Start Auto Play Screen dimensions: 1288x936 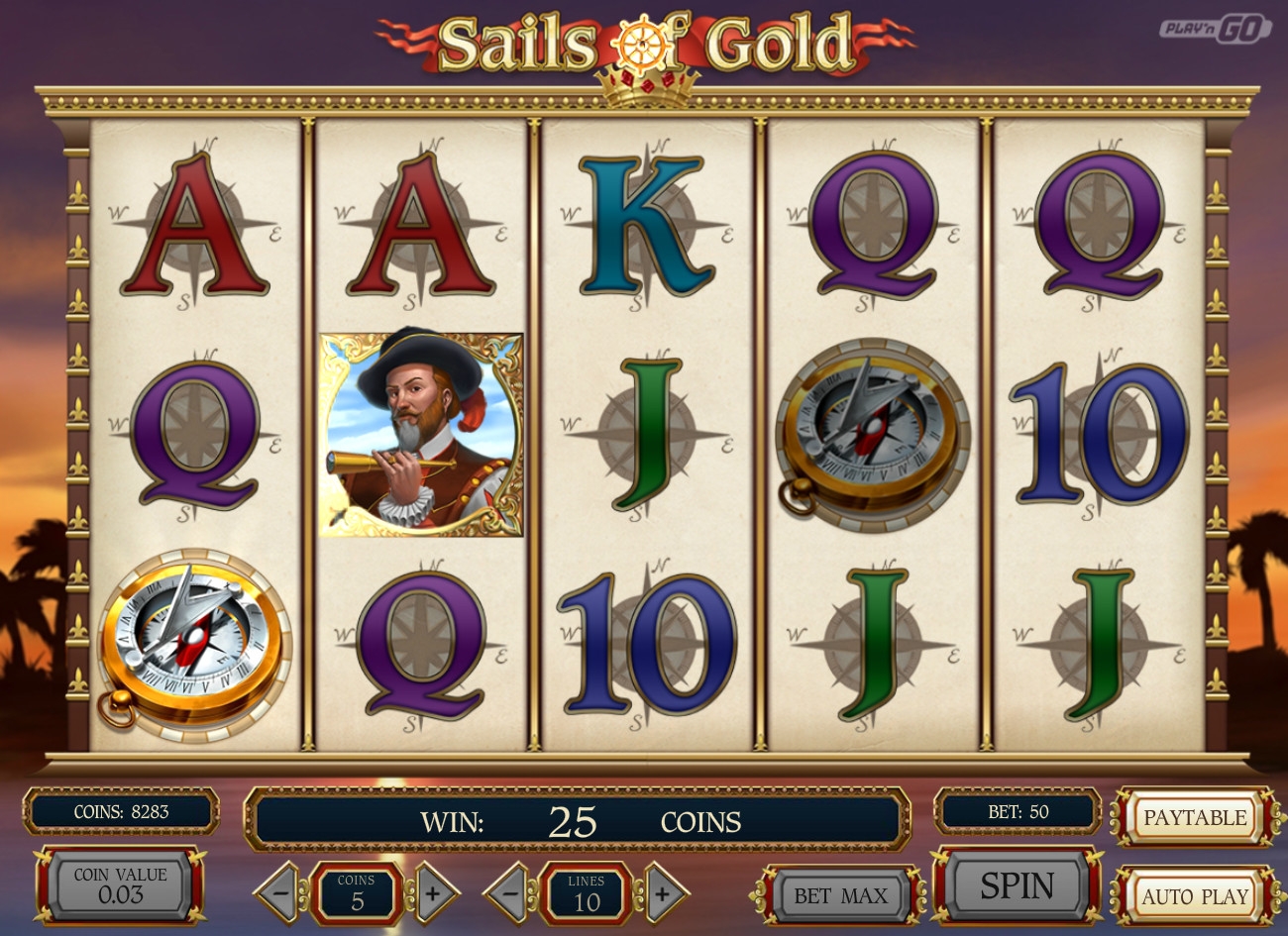1194,896
